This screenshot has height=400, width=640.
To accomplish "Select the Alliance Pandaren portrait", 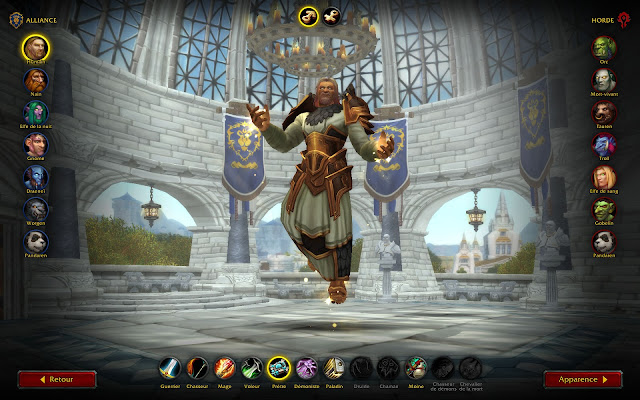I will point(36,243).
